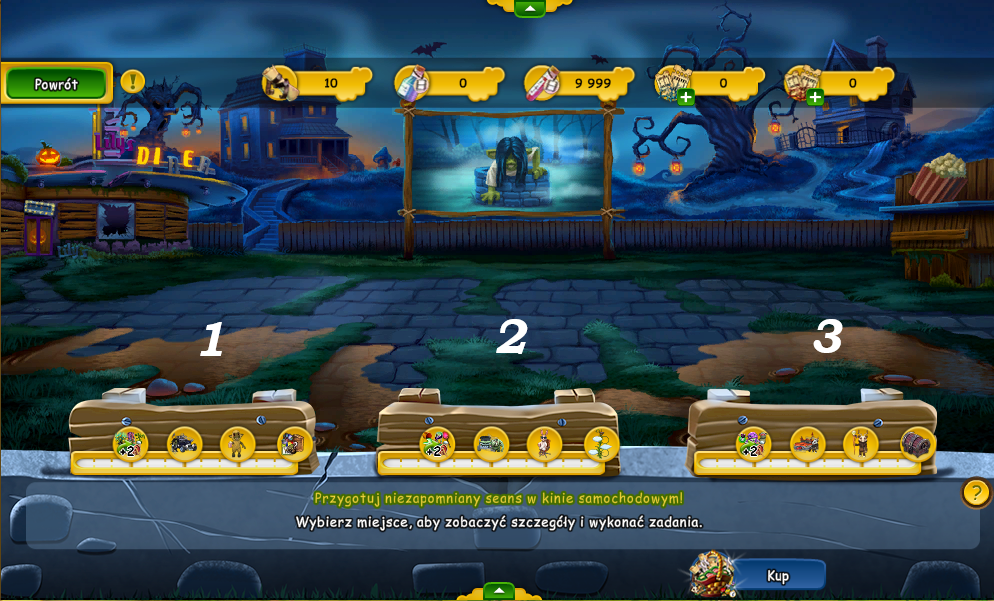This screenshot has width=994, height=601.
Task: Inspect the treasure chest reward on sign three
Action: click(x=916, y=443)
